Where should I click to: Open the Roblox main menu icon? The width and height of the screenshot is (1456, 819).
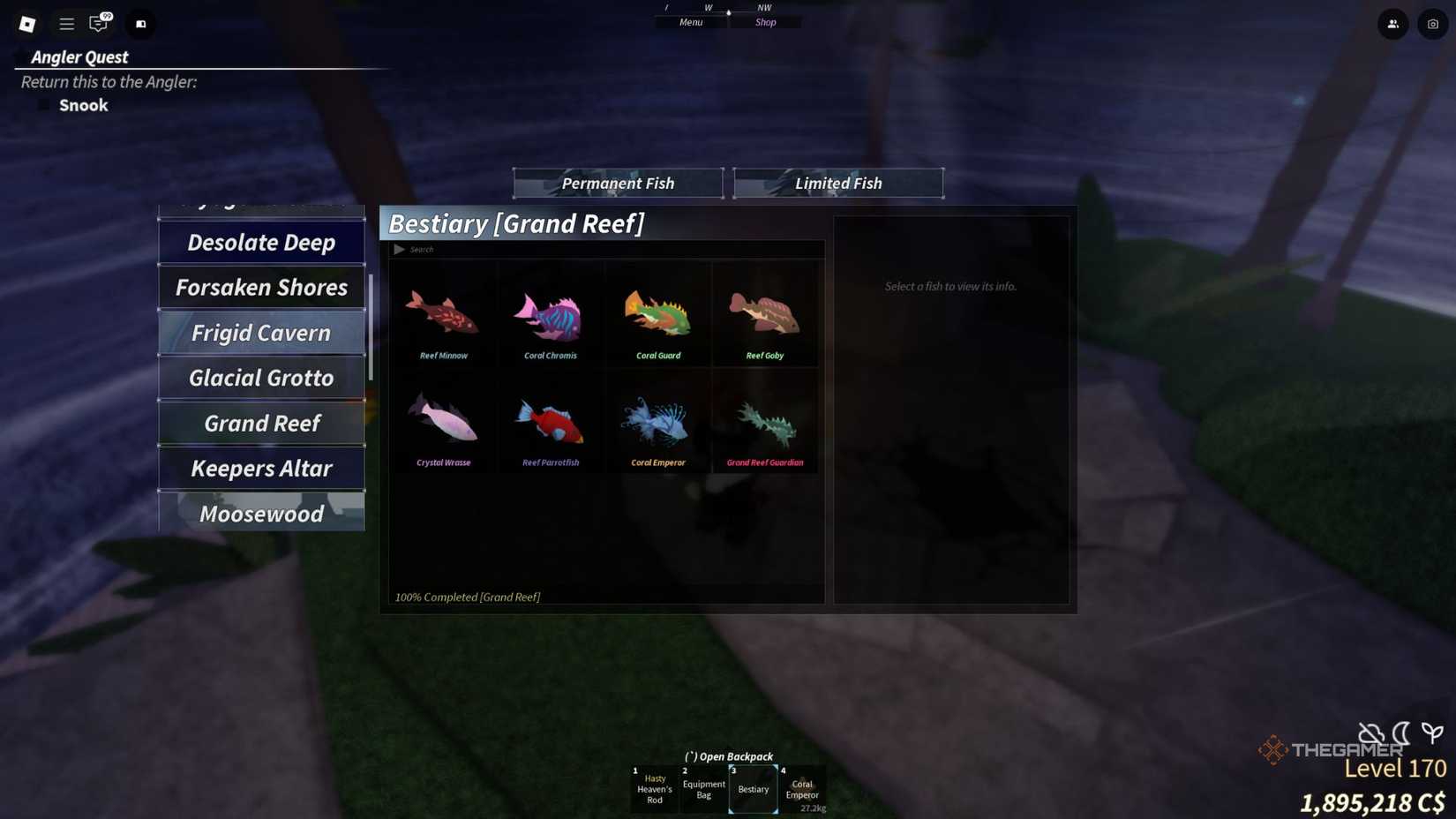(x=26, y=24)
